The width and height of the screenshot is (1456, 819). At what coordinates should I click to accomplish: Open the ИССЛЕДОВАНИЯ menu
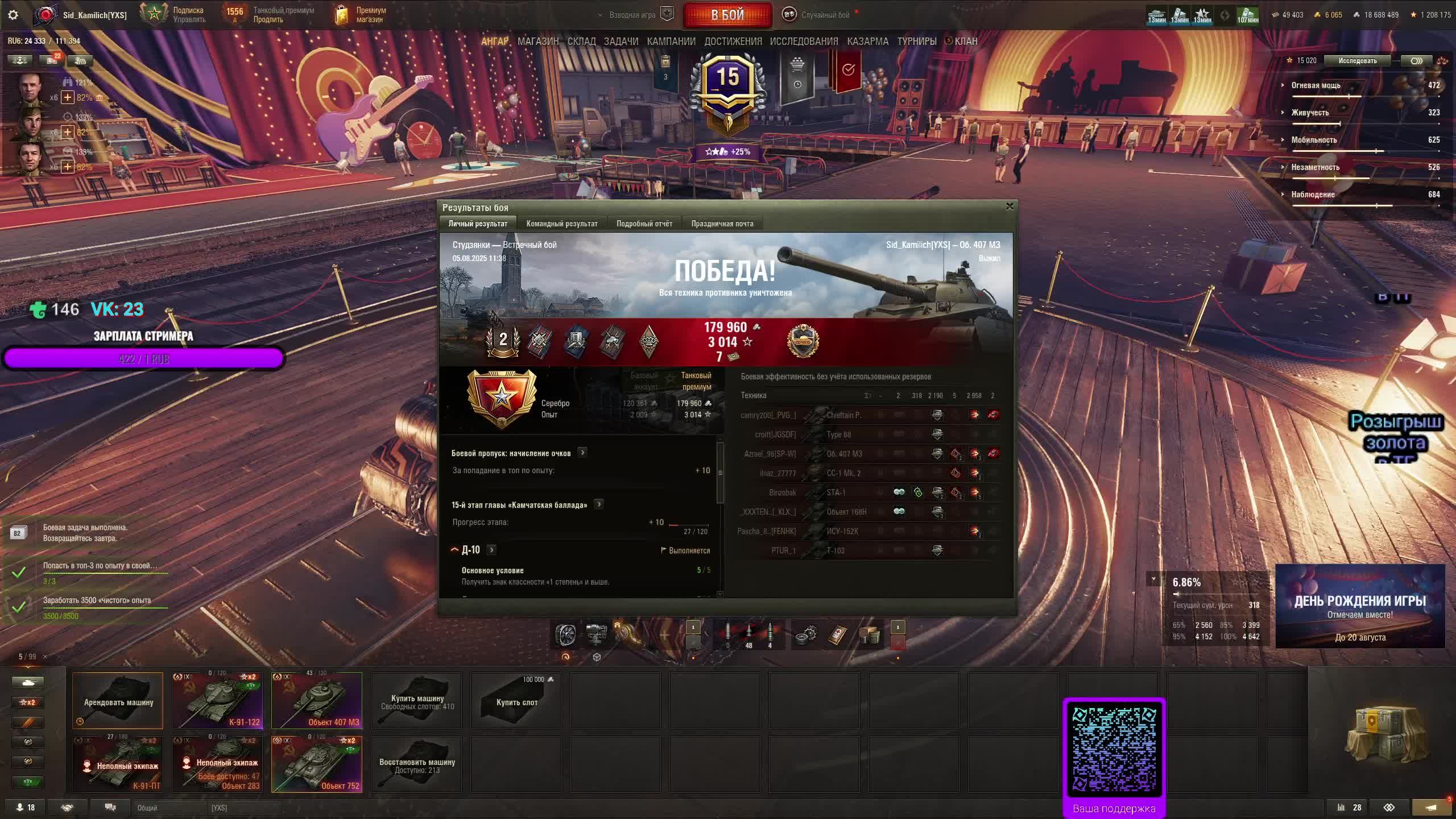[x=804, y=41]
